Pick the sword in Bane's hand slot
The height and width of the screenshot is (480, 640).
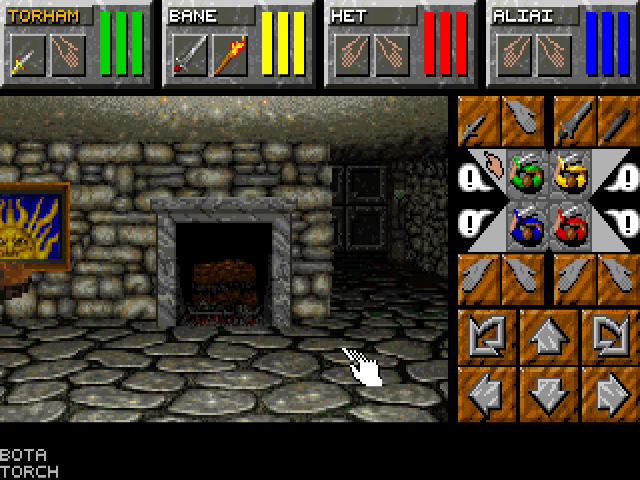point(187,56)
